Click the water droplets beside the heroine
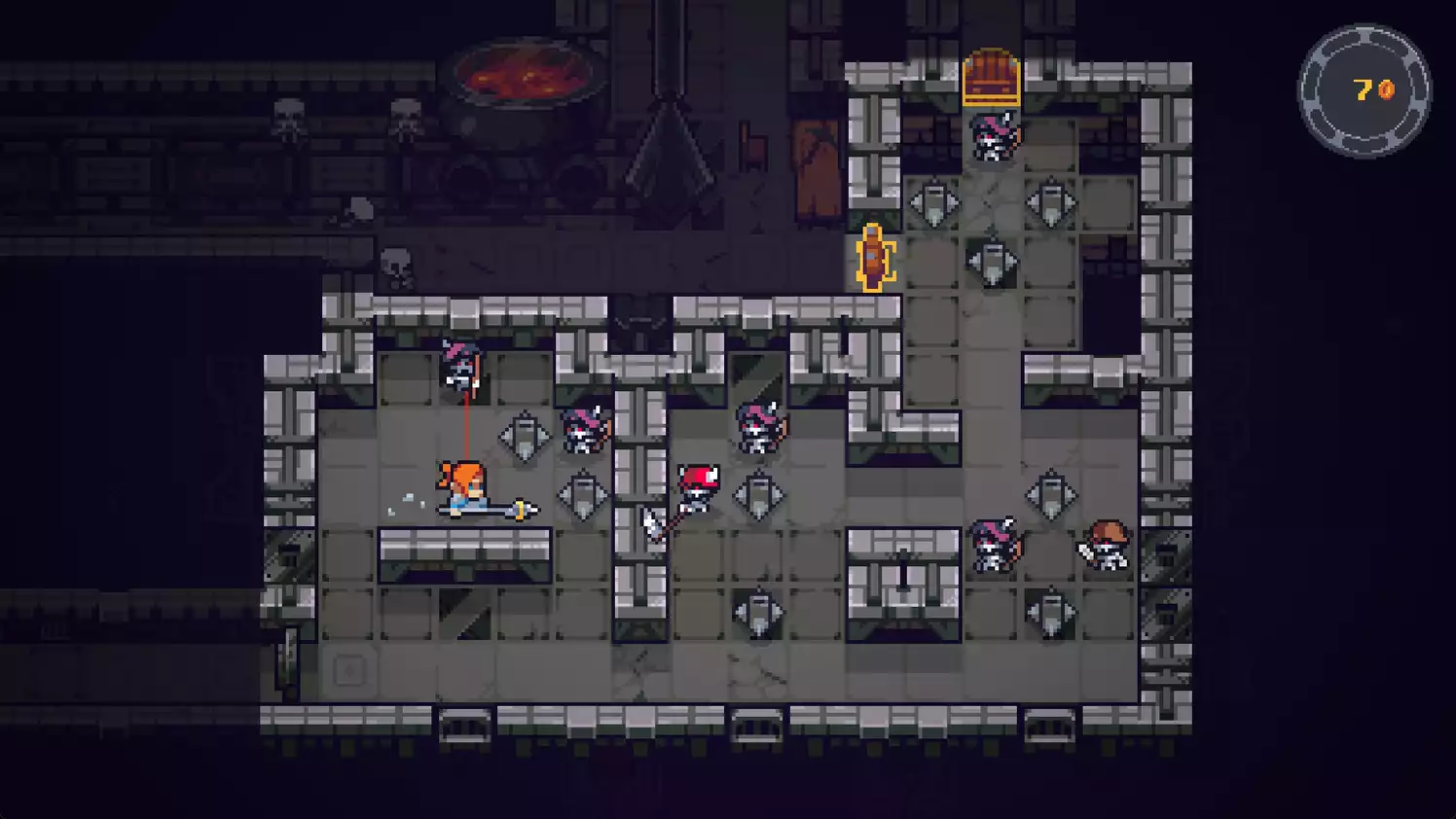1456x819 pixels. [x=409, y=498]
